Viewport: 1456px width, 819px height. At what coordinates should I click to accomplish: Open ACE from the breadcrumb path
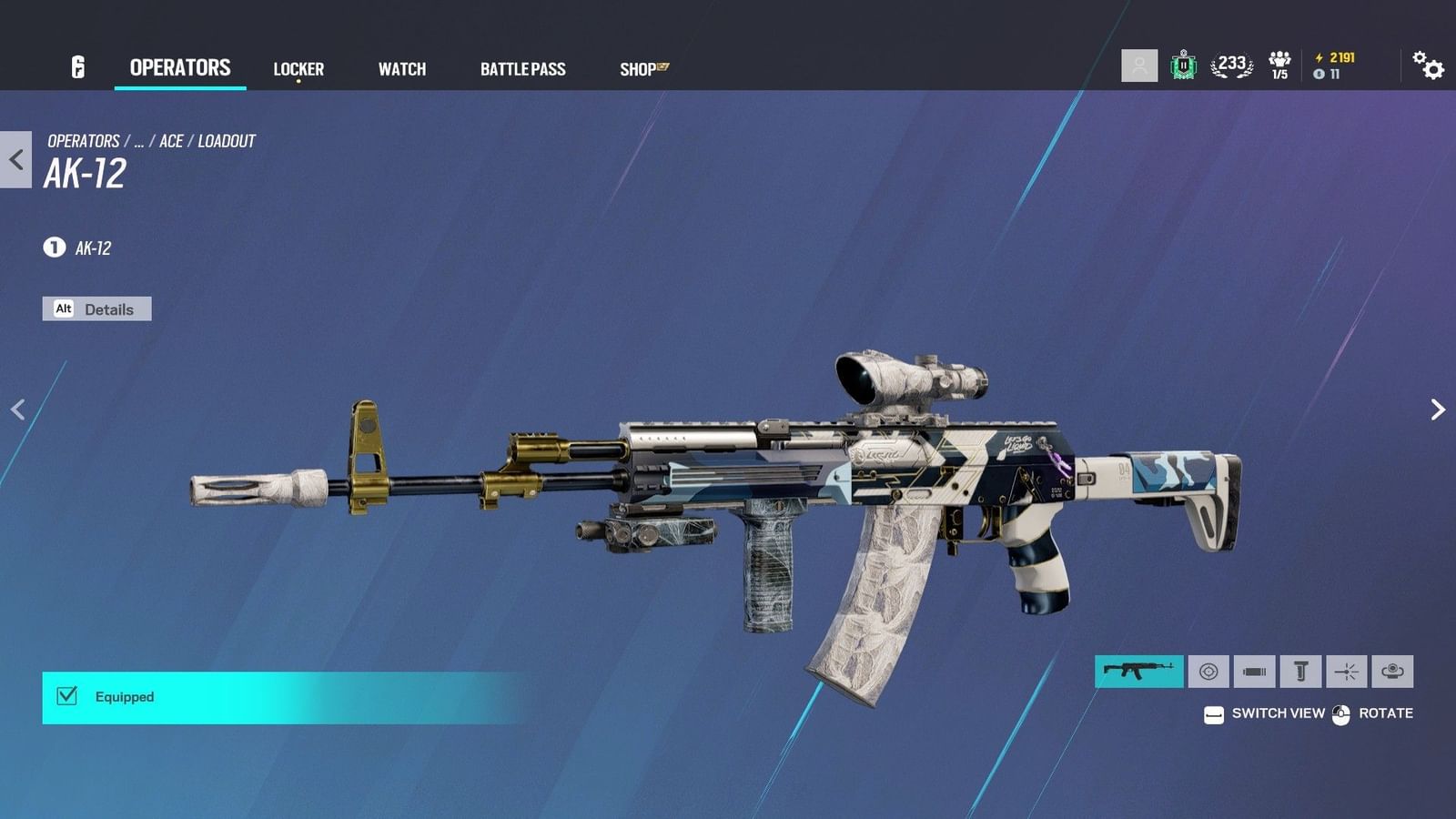point(172,141)
